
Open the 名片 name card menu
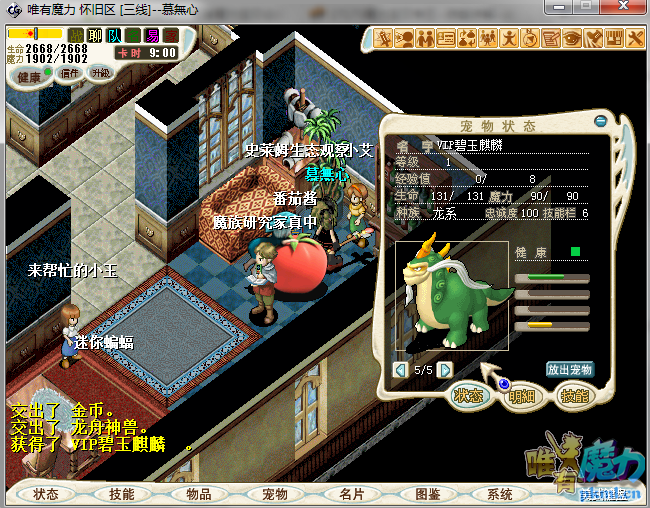(351, 494)
